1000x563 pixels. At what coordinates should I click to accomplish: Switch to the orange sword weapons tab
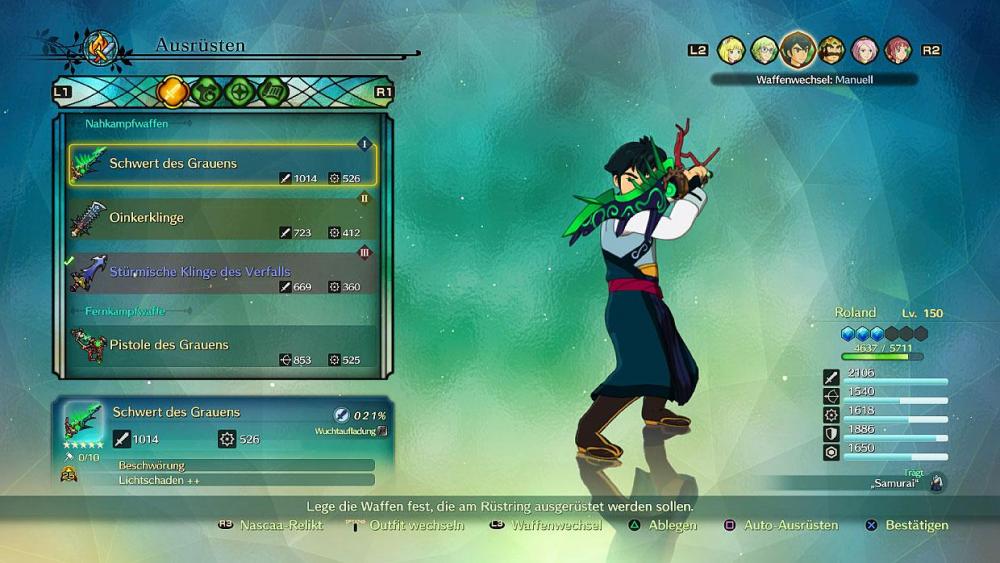tap(173, 91)
